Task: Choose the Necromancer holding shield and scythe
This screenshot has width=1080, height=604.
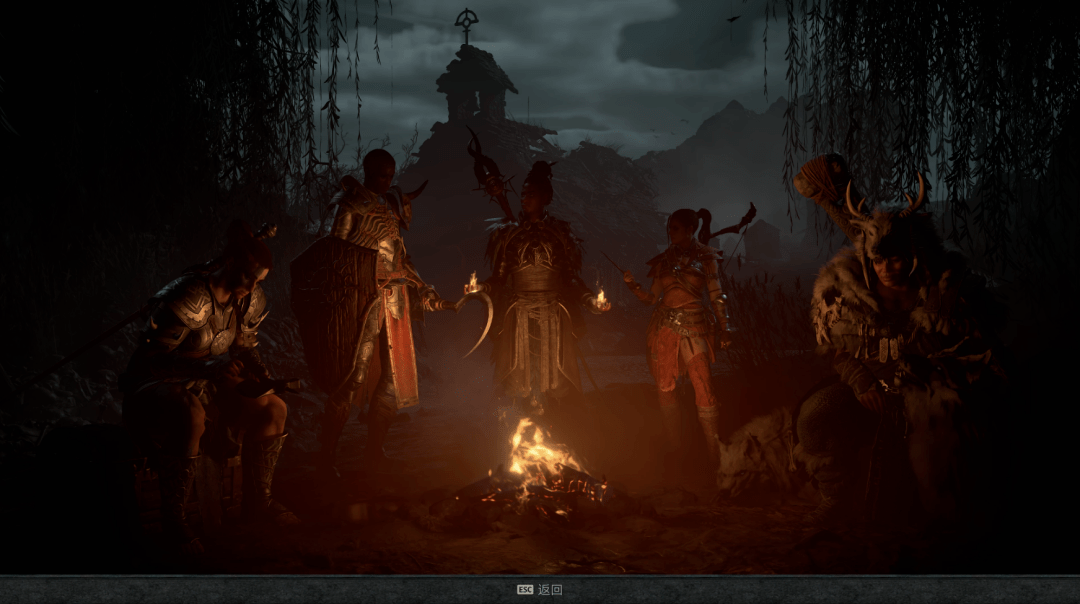Action: point(375,290)
